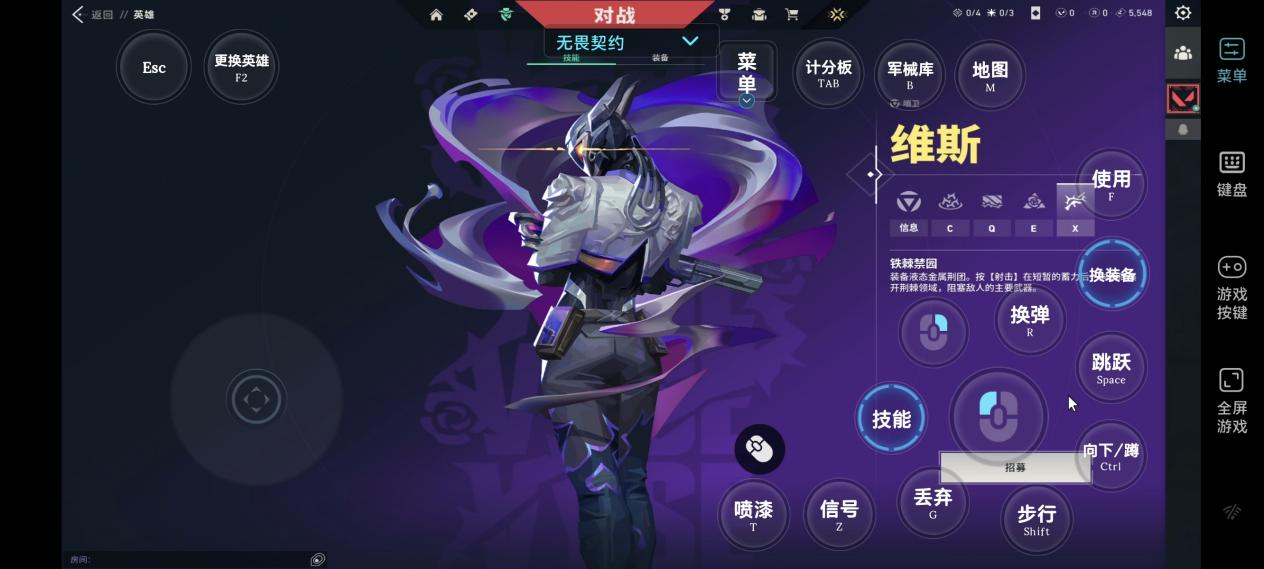The image size is (1264, 569).
Task: Show the 地图 map button
Action: [990, 75]
